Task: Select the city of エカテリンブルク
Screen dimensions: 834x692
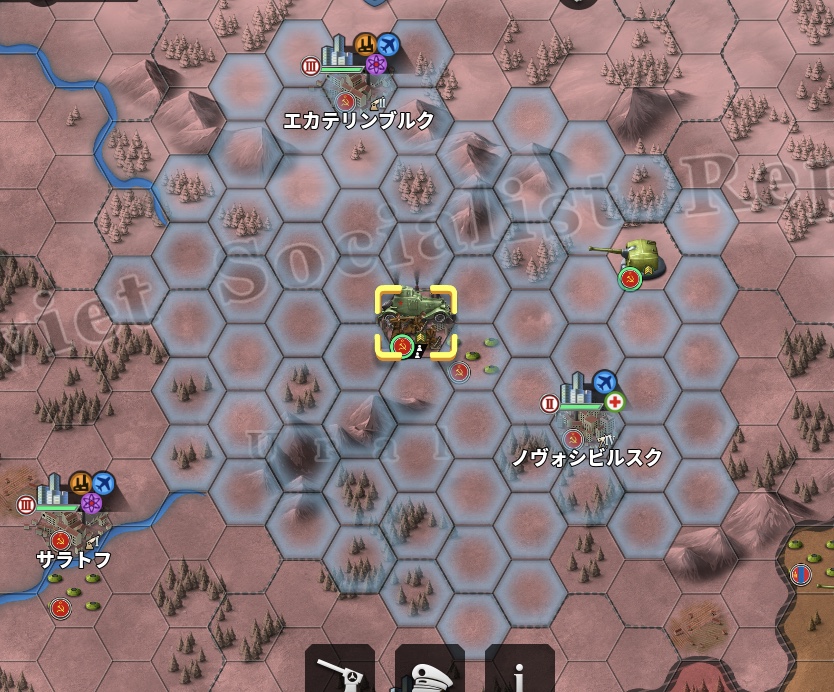Action: (x=357, y=84)
